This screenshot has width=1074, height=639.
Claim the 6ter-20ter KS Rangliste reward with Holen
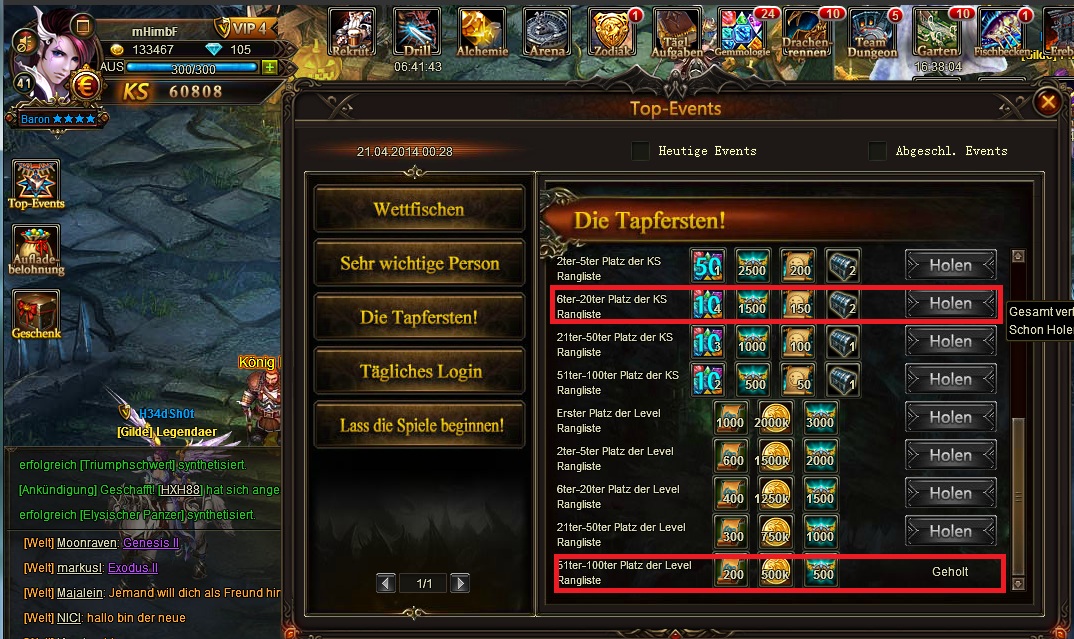pyautogui.click(x=950, y=303)
